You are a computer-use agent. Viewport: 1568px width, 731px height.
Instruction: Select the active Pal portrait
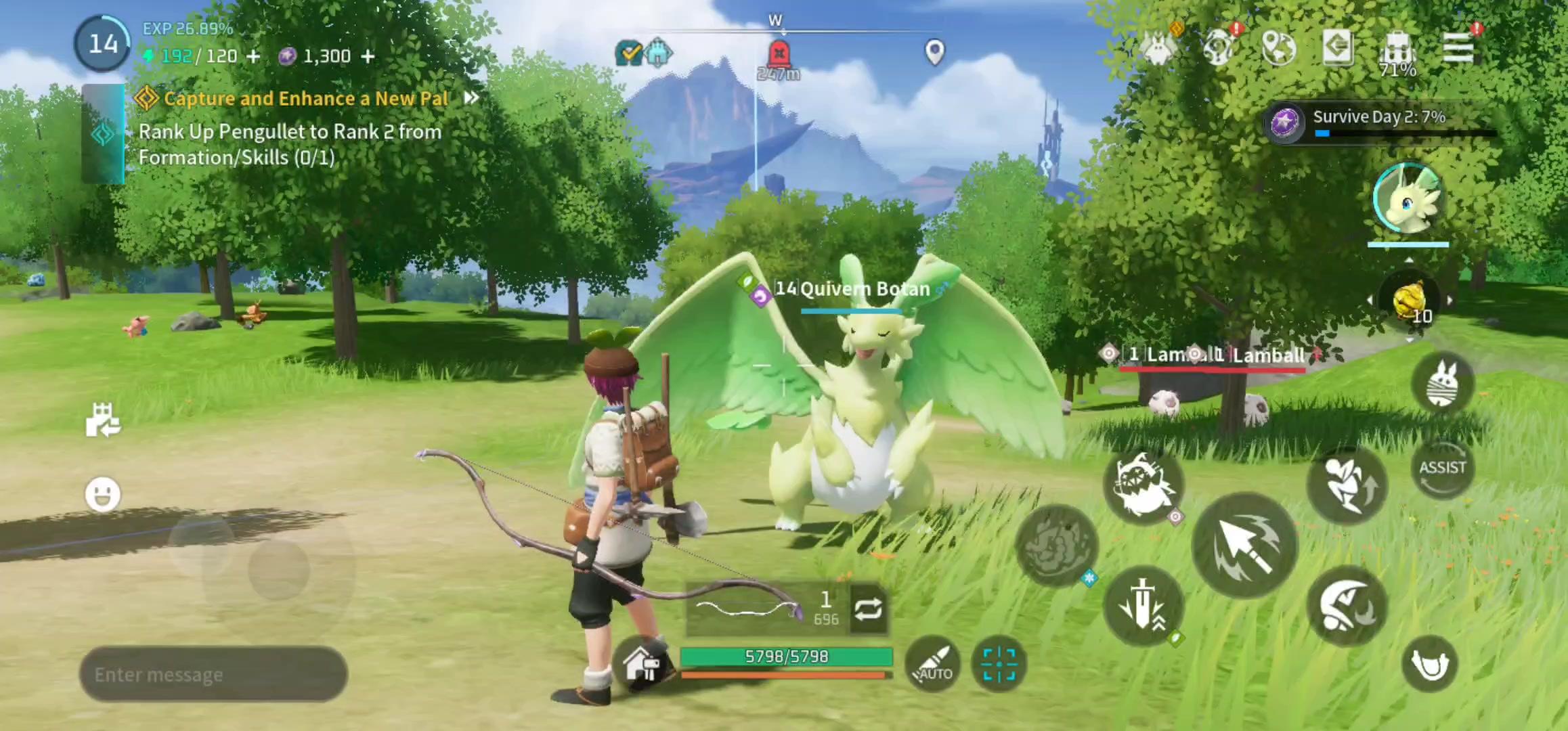click(x=1408, y=200)
